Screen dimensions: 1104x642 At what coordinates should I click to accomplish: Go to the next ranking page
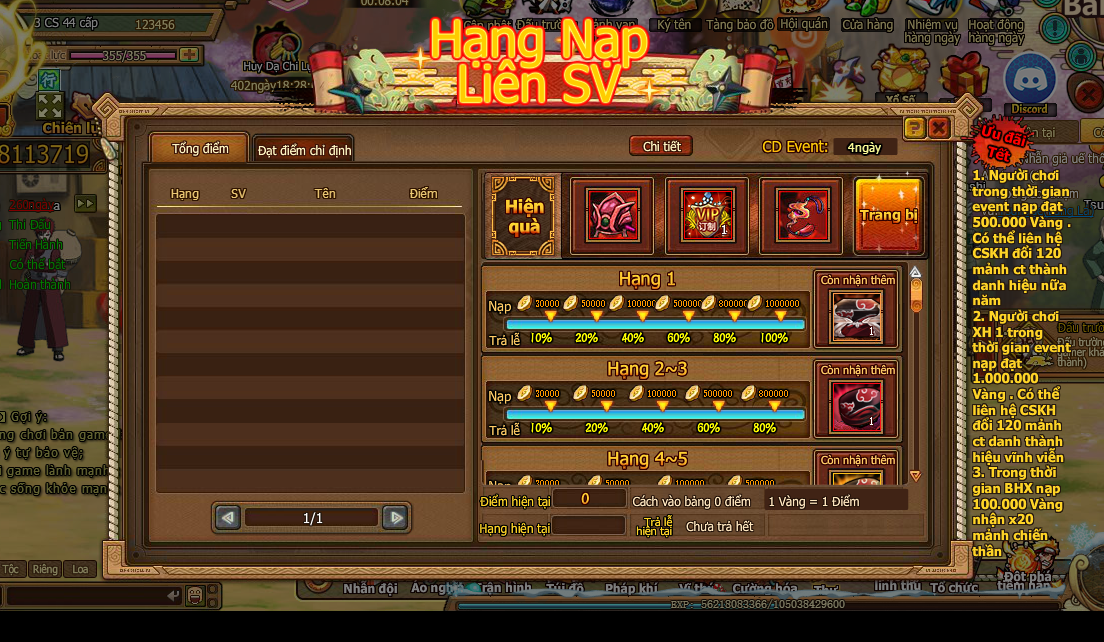tap(396, 517)
